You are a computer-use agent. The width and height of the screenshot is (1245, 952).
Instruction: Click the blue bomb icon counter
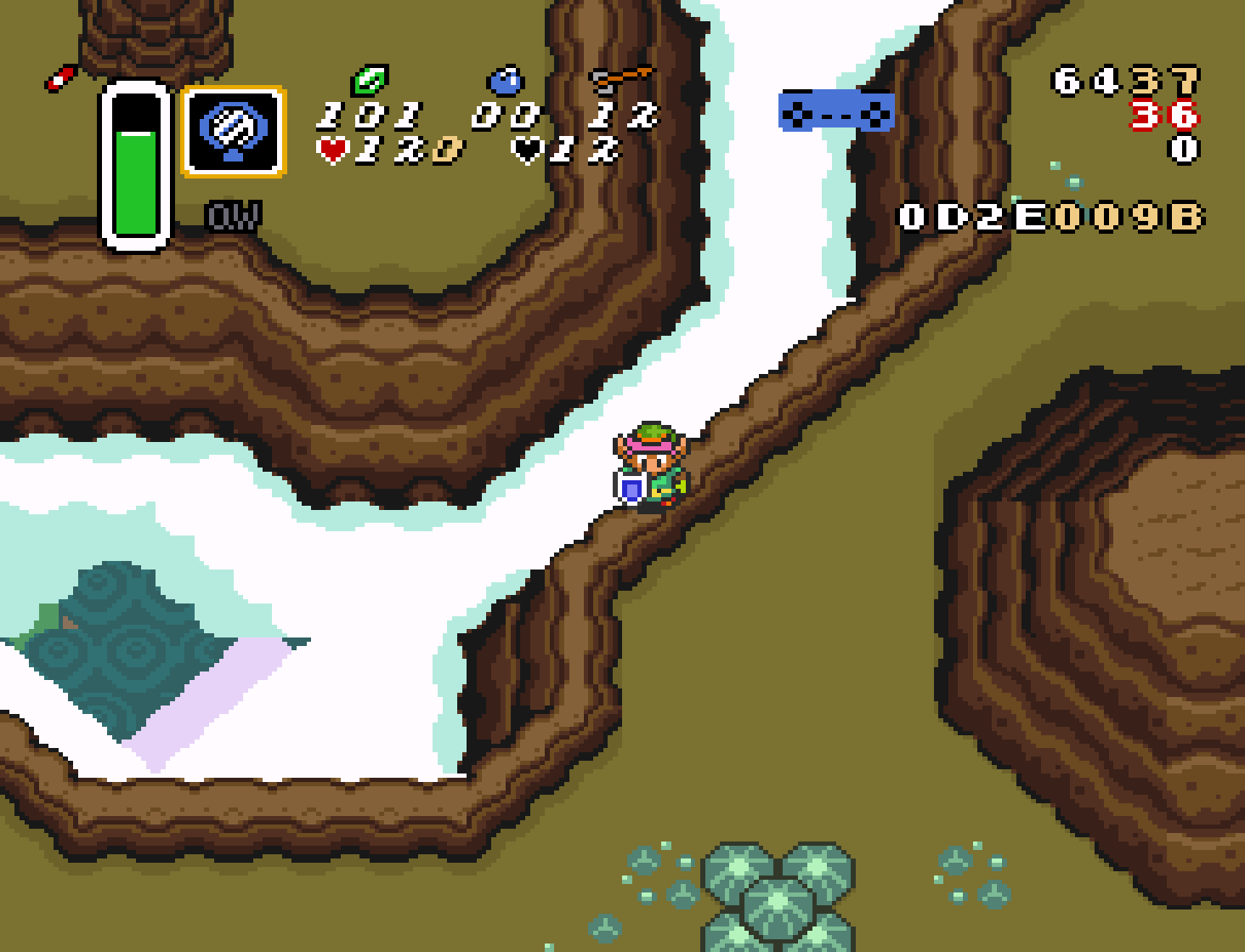[x=506, y=81]
